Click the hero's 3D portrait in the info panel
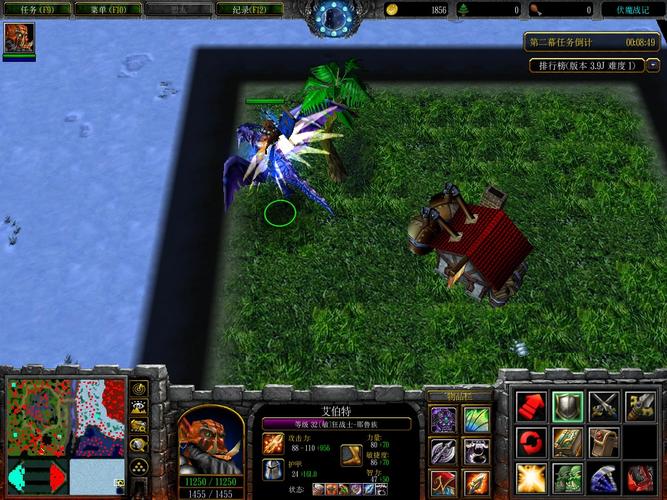The image size is (667, 500). click(210, 441)
